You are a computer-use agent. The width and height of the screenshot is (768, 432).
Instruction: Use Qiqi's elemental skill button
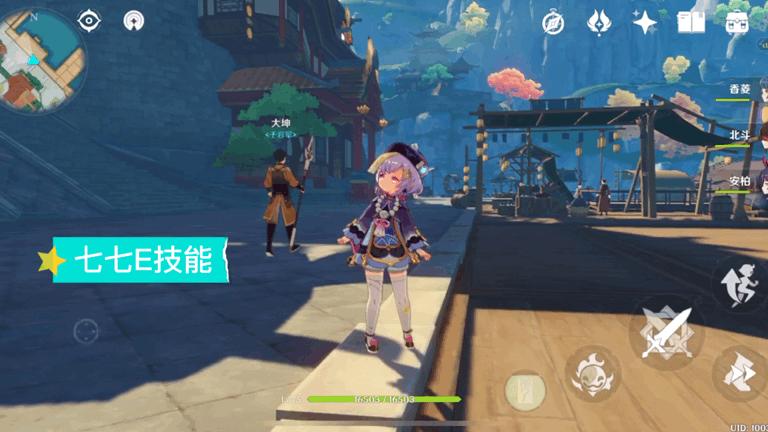[591, 376]
